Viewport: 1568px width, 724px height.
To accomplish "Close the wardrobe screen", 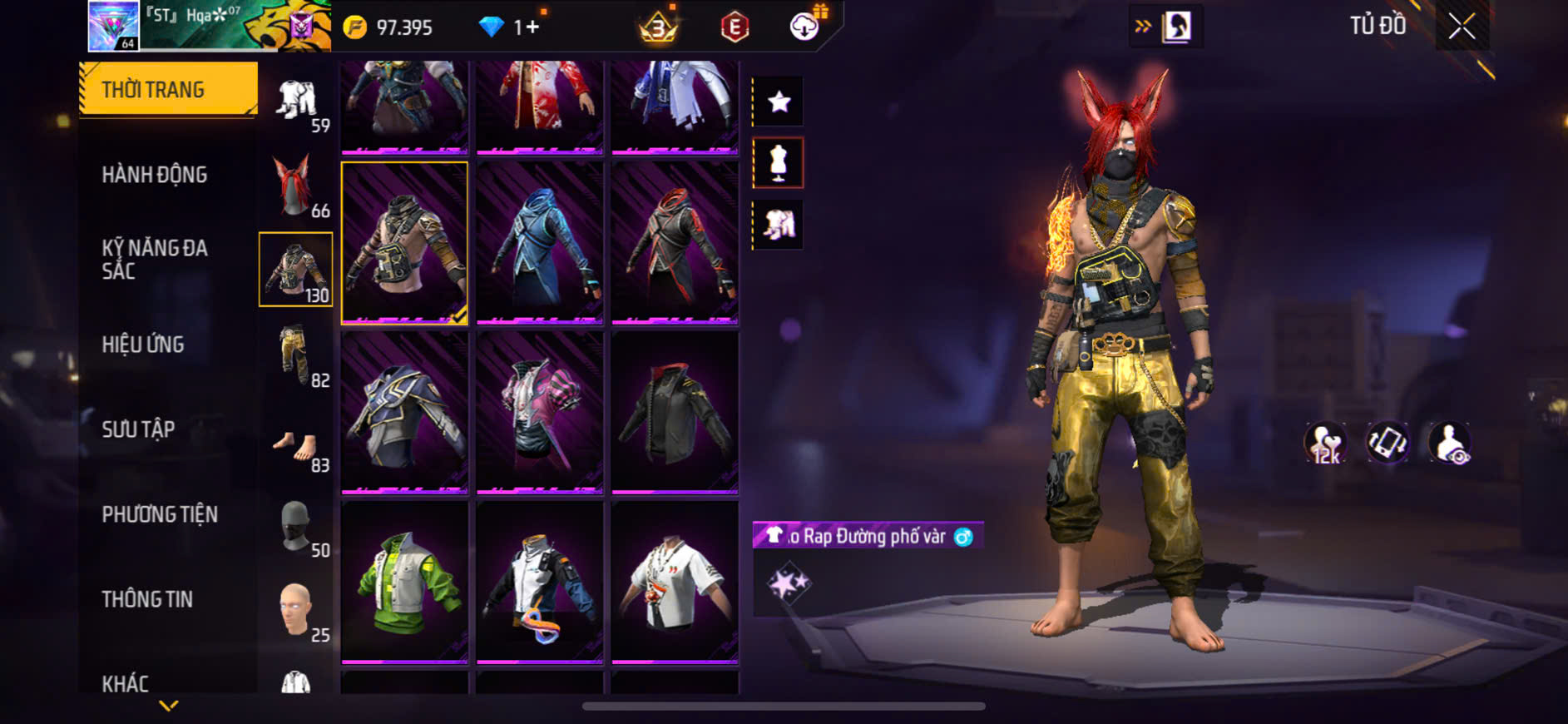I will (1462, 27).
